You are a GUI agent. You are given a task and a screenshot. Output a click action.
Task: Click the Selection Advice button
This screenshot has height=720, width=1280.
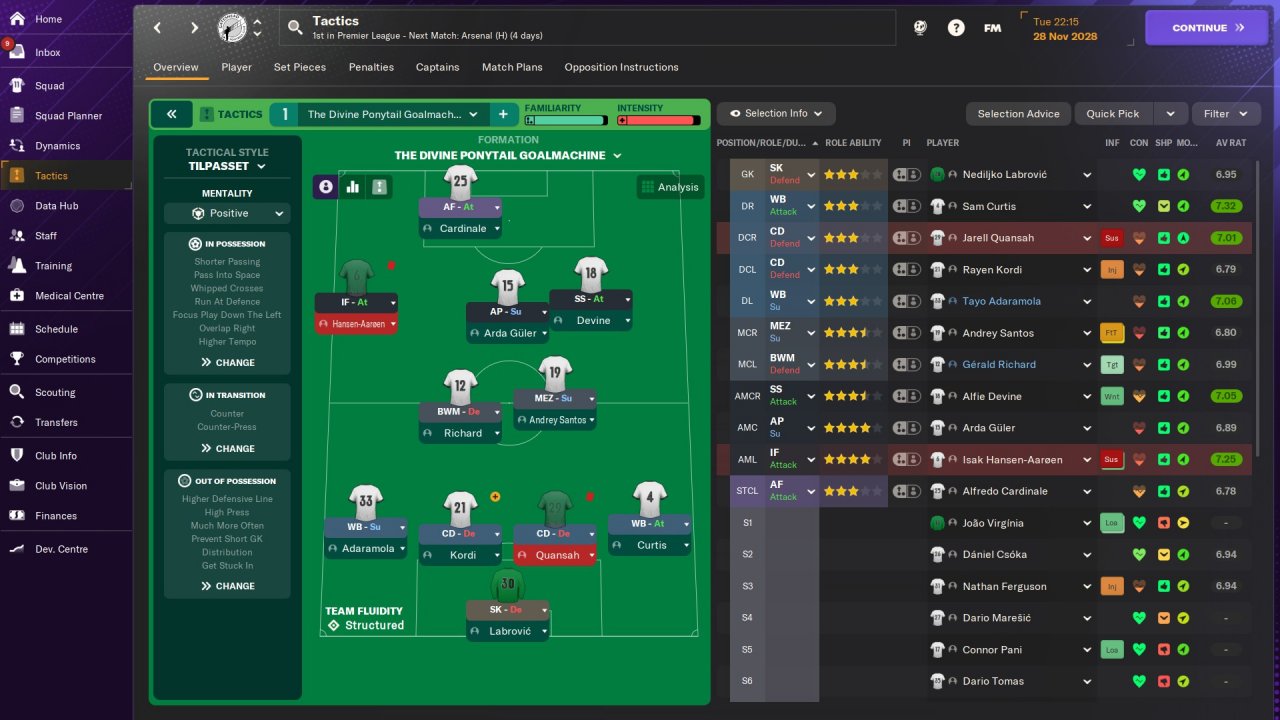coord(1018,114)
